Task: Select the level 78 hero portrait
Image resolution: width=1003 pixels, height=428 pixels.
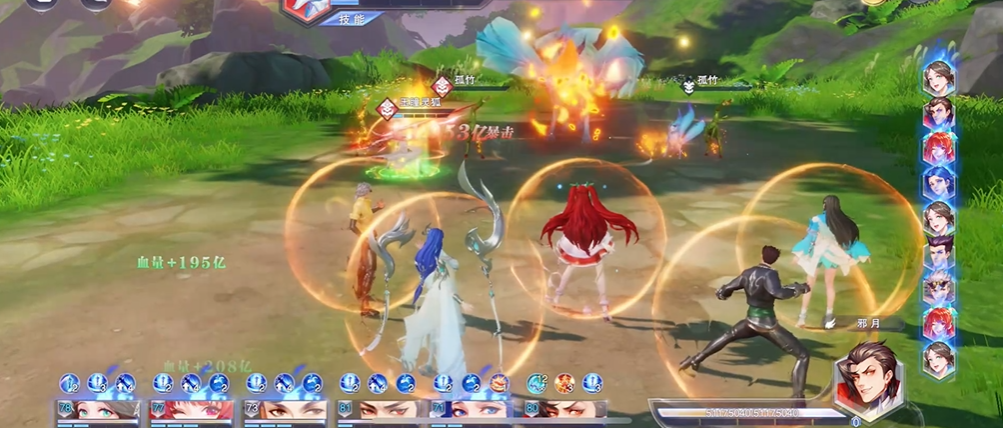Action: coord(96,409)
